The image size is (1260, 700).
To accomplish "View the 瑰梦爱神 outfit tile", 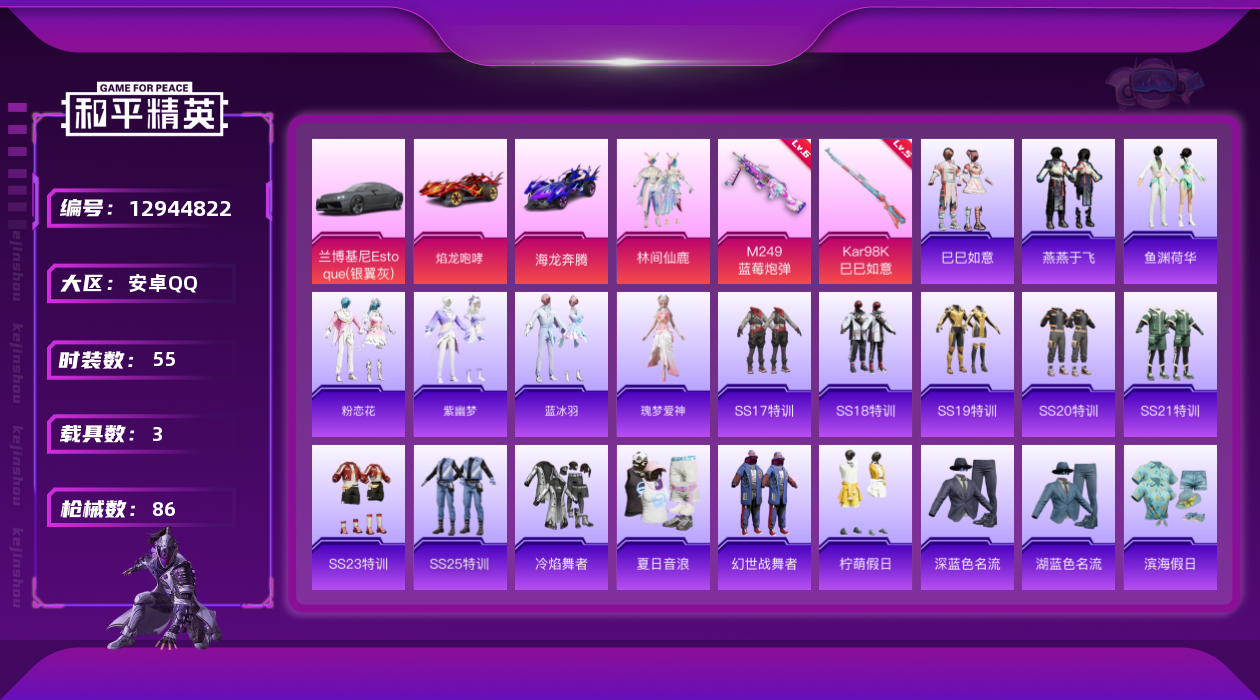I will [663, 364].
